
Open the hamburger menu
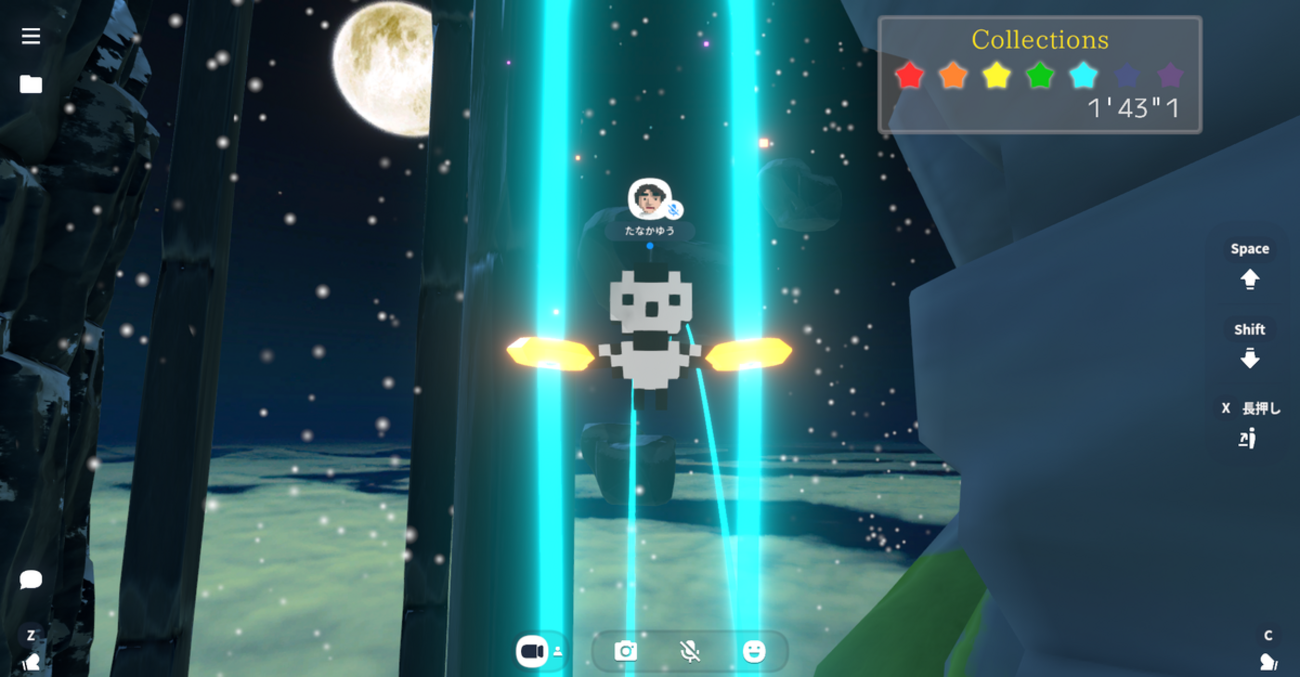point(31,36)
